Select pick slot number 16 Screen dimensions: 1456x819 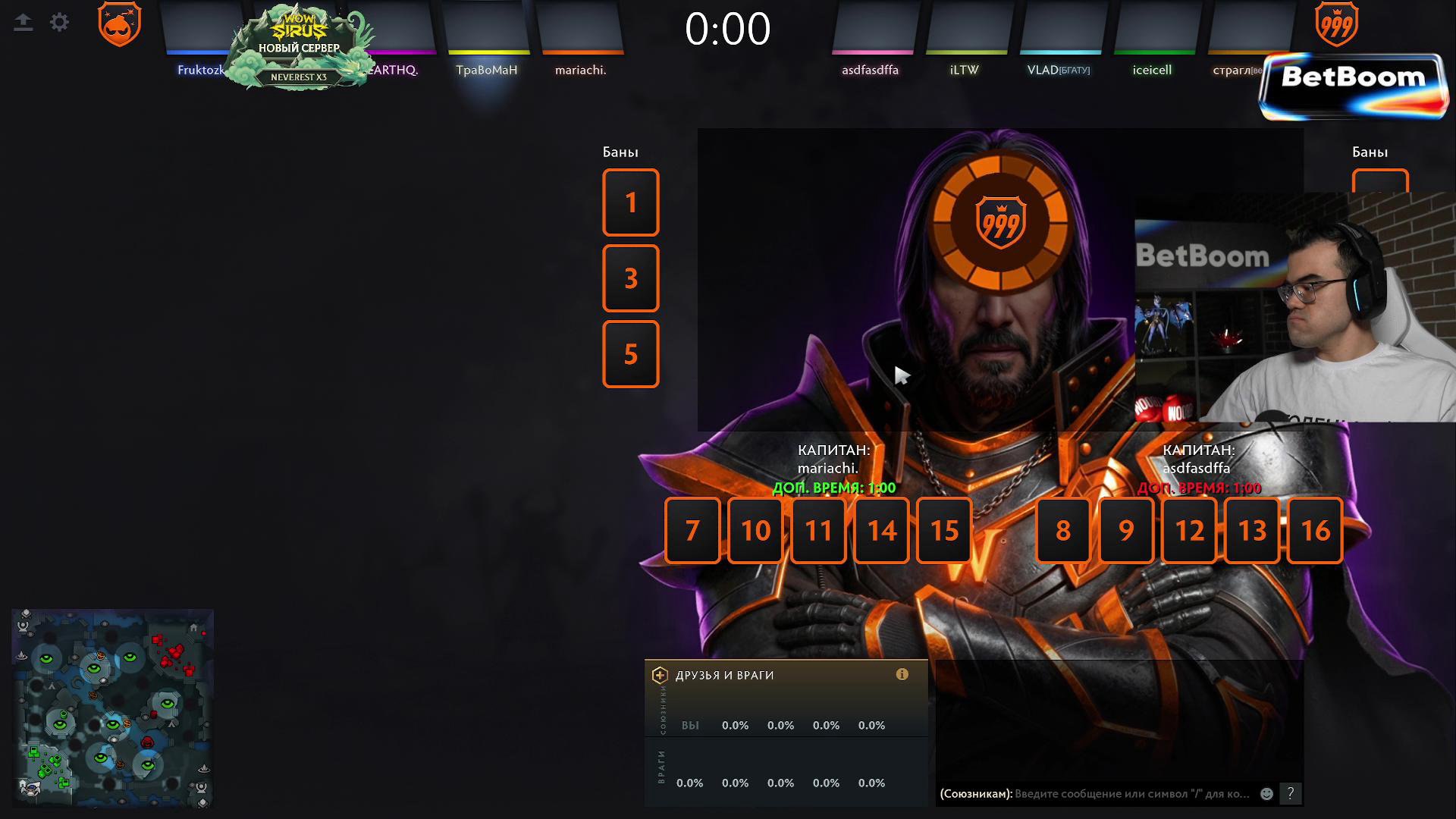(1315, 530)
